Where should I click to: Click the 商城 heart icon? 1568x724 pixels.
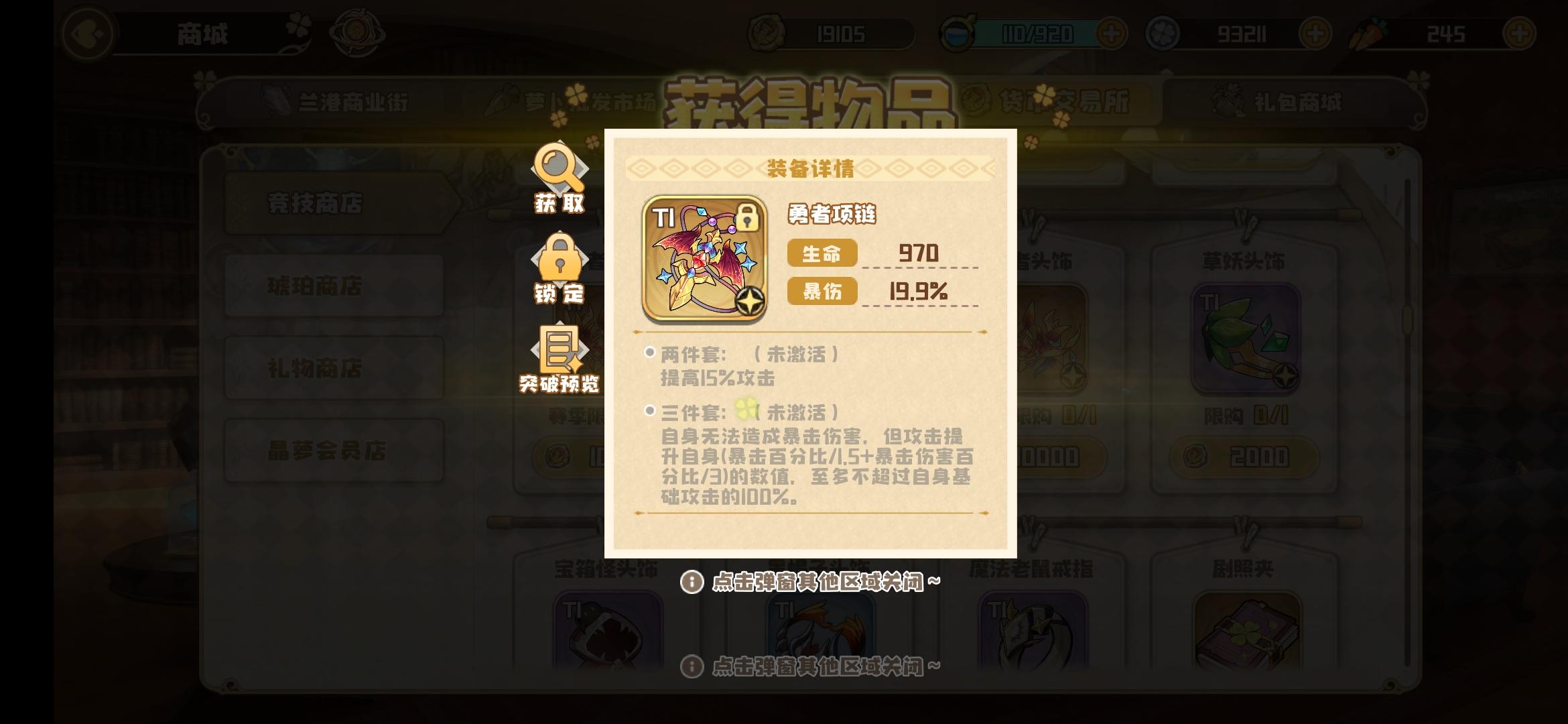(86, 34)
